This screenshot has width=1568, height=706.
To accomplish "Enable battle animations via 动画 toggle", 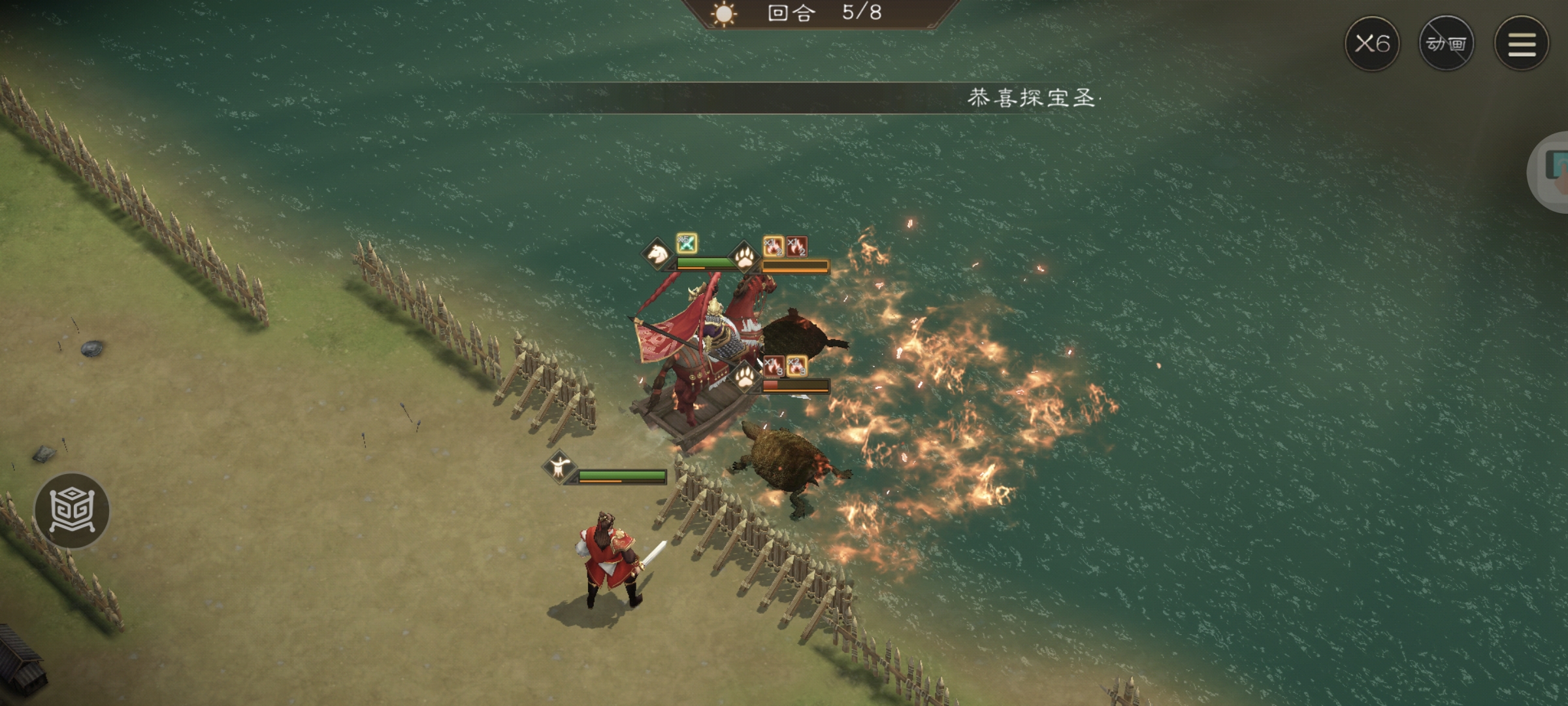I will 1447,43.
